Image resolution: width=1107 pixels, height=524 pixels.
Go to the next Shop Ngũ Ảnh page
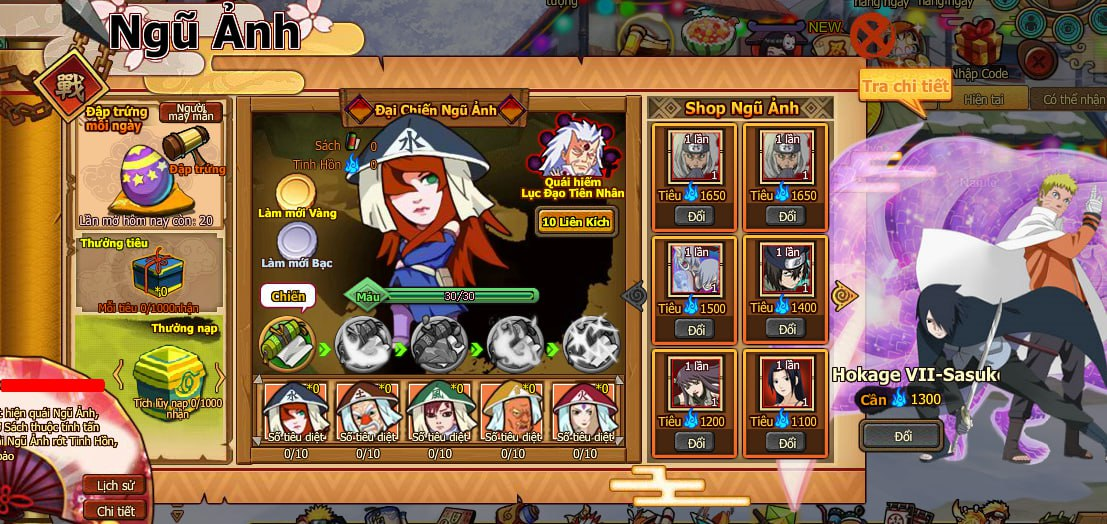tap(845, 295)
